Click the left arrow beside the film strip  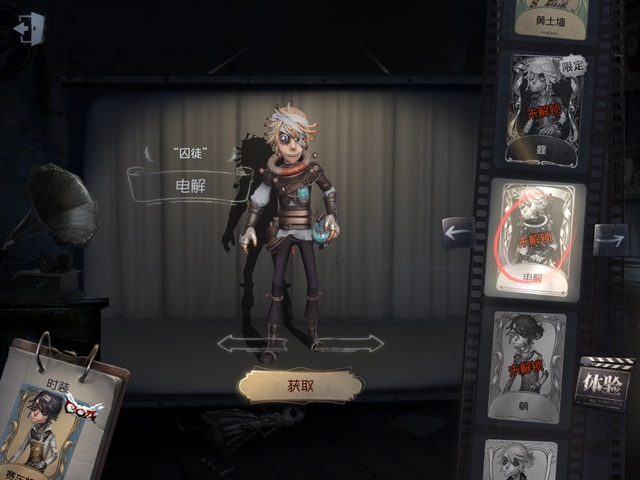pyautogui.click(x=458, y=234)
